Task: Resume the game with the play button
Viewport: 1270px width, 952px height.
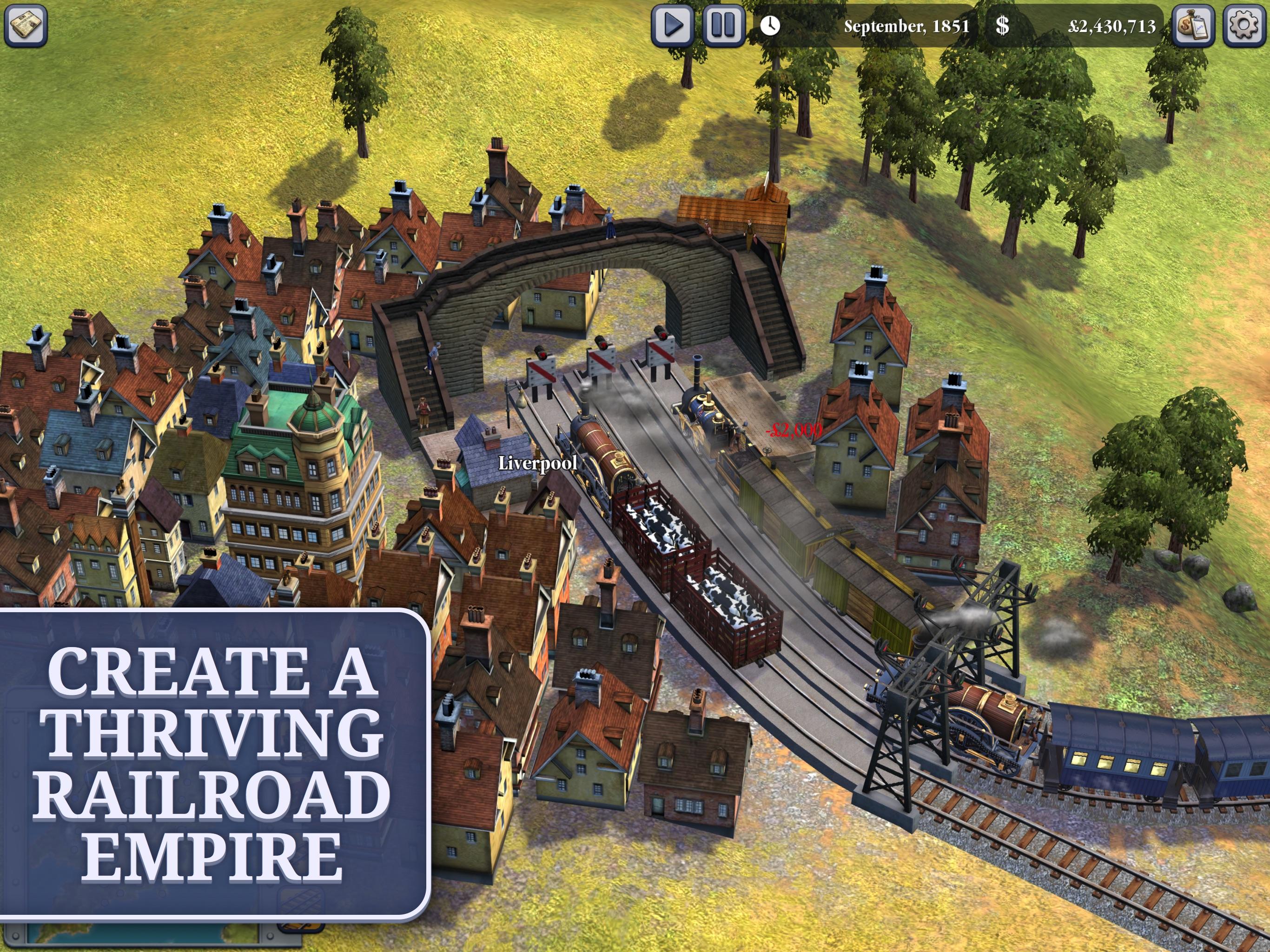Action: (672, 25)
